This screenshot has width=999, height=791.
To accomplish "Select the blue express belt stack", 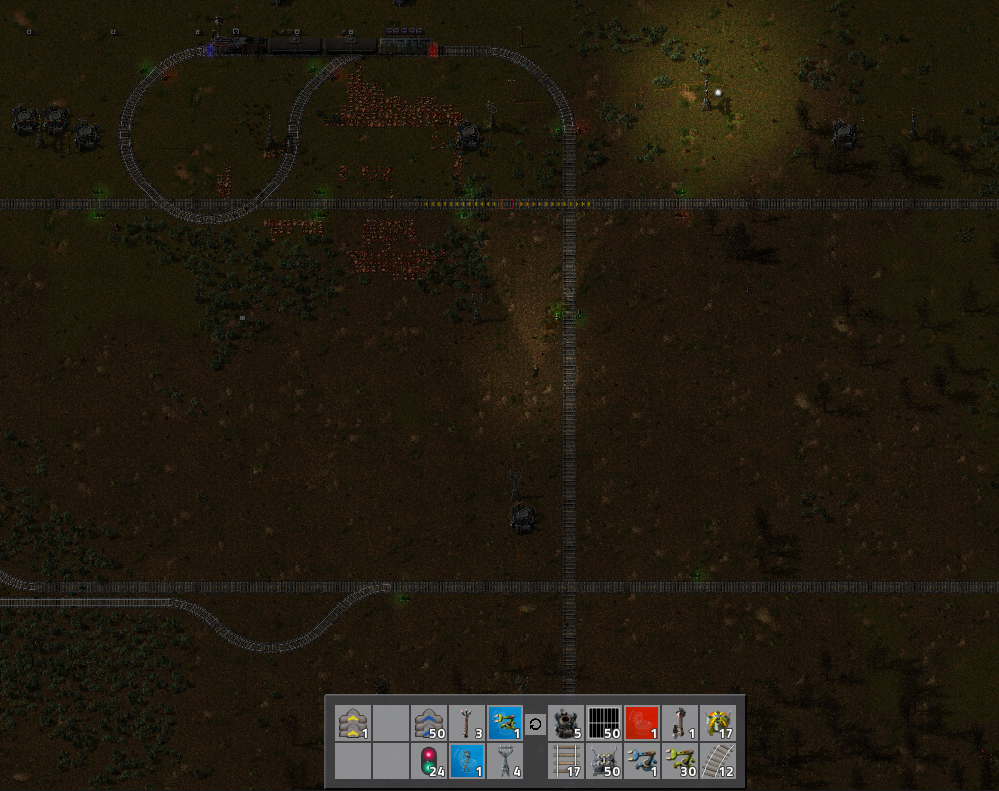I will (x=429, y=723).
